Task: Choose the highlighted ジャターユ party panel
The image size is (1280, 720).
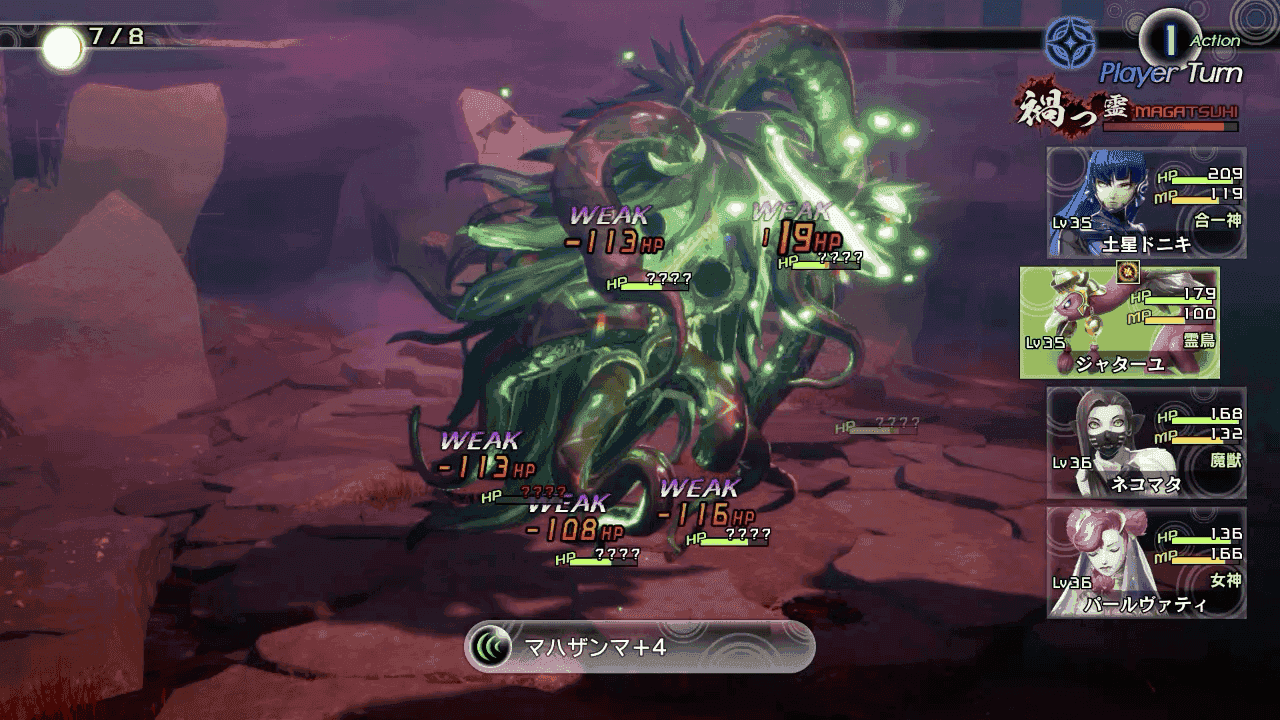Action: pos(1120,323)
